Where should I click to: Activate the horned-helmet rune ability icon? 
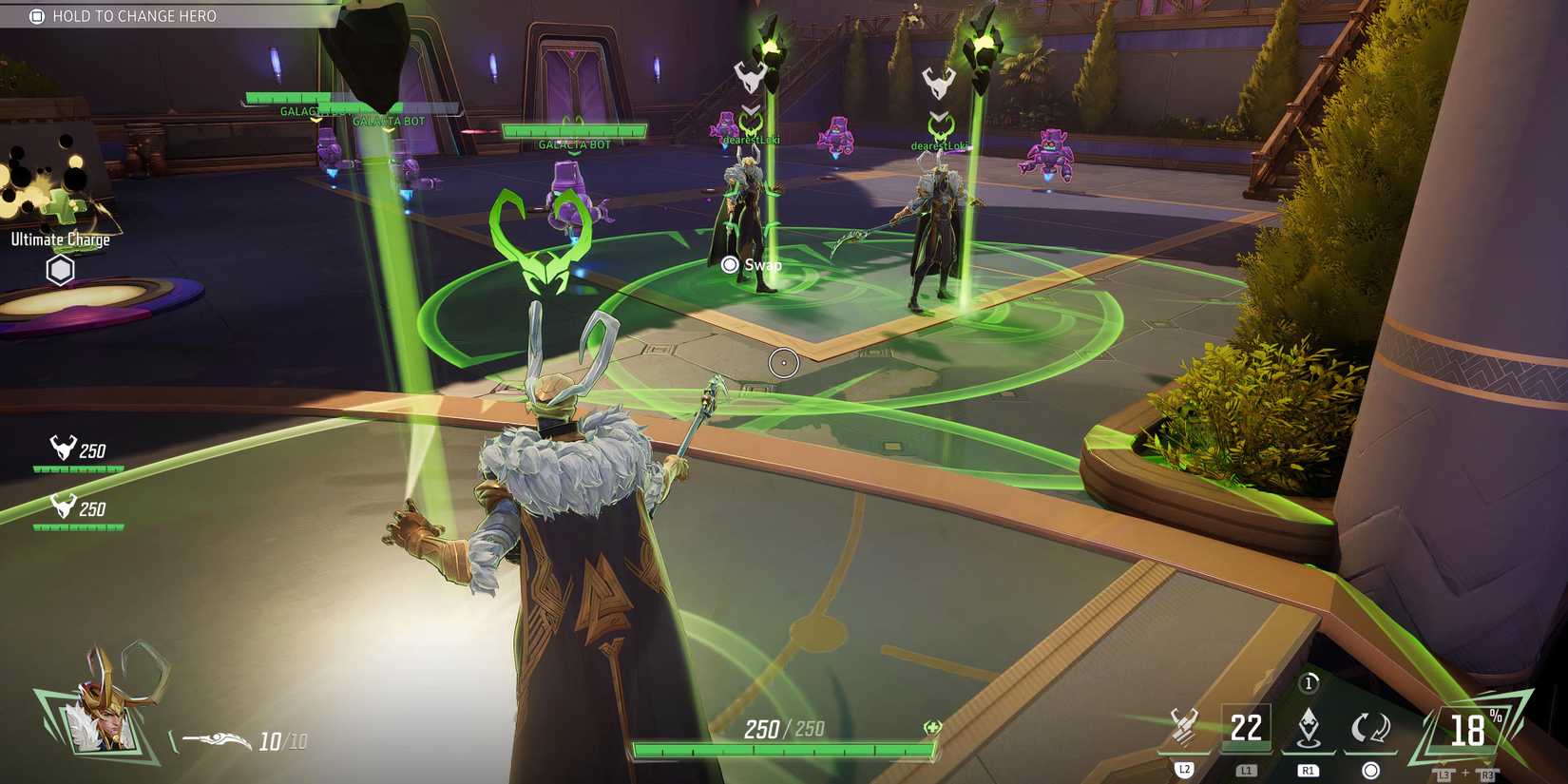point(1184,728)
